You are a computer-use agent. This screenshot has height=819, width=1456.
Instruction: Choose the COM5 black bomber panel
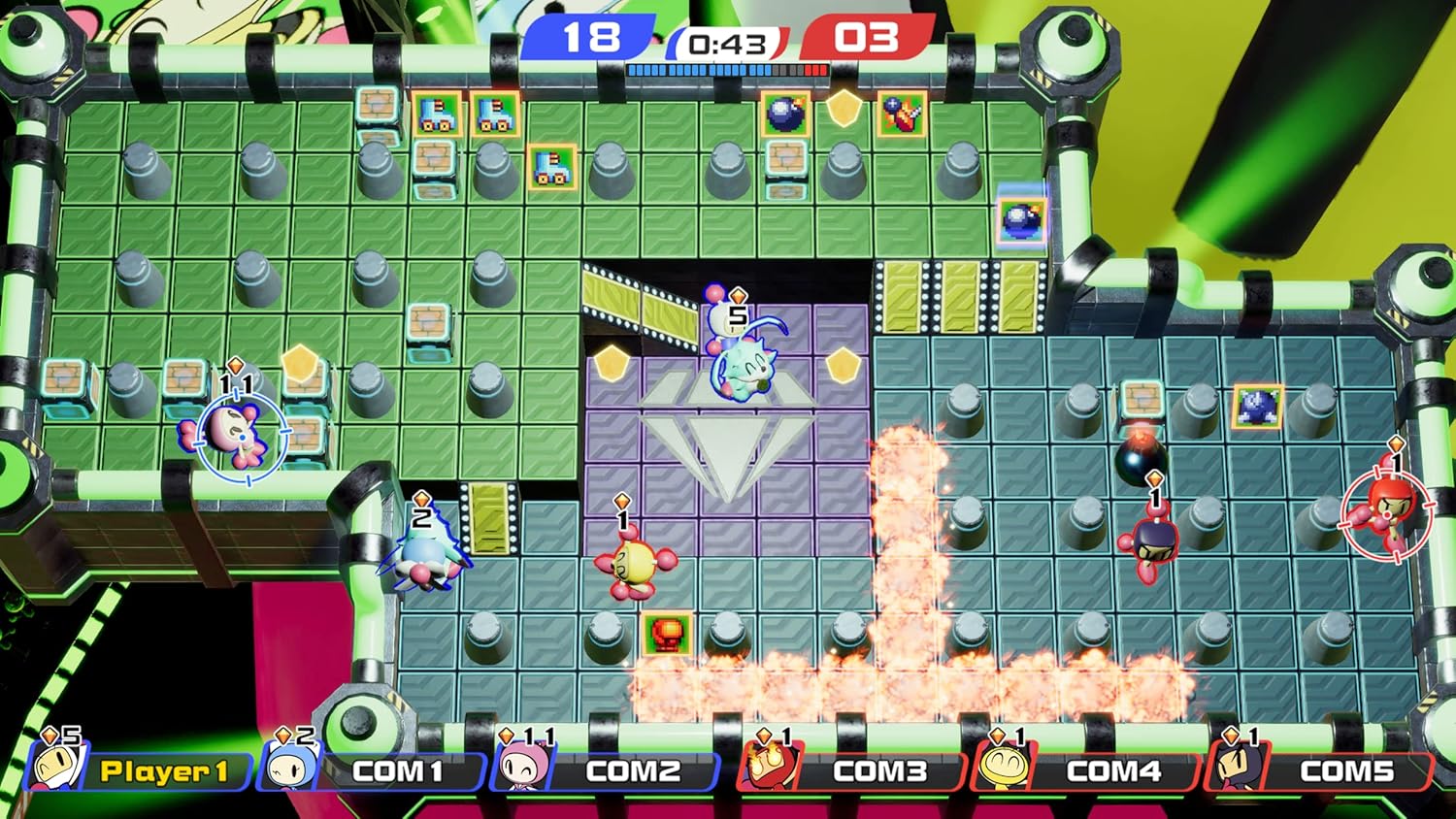tap(1320, 771)
